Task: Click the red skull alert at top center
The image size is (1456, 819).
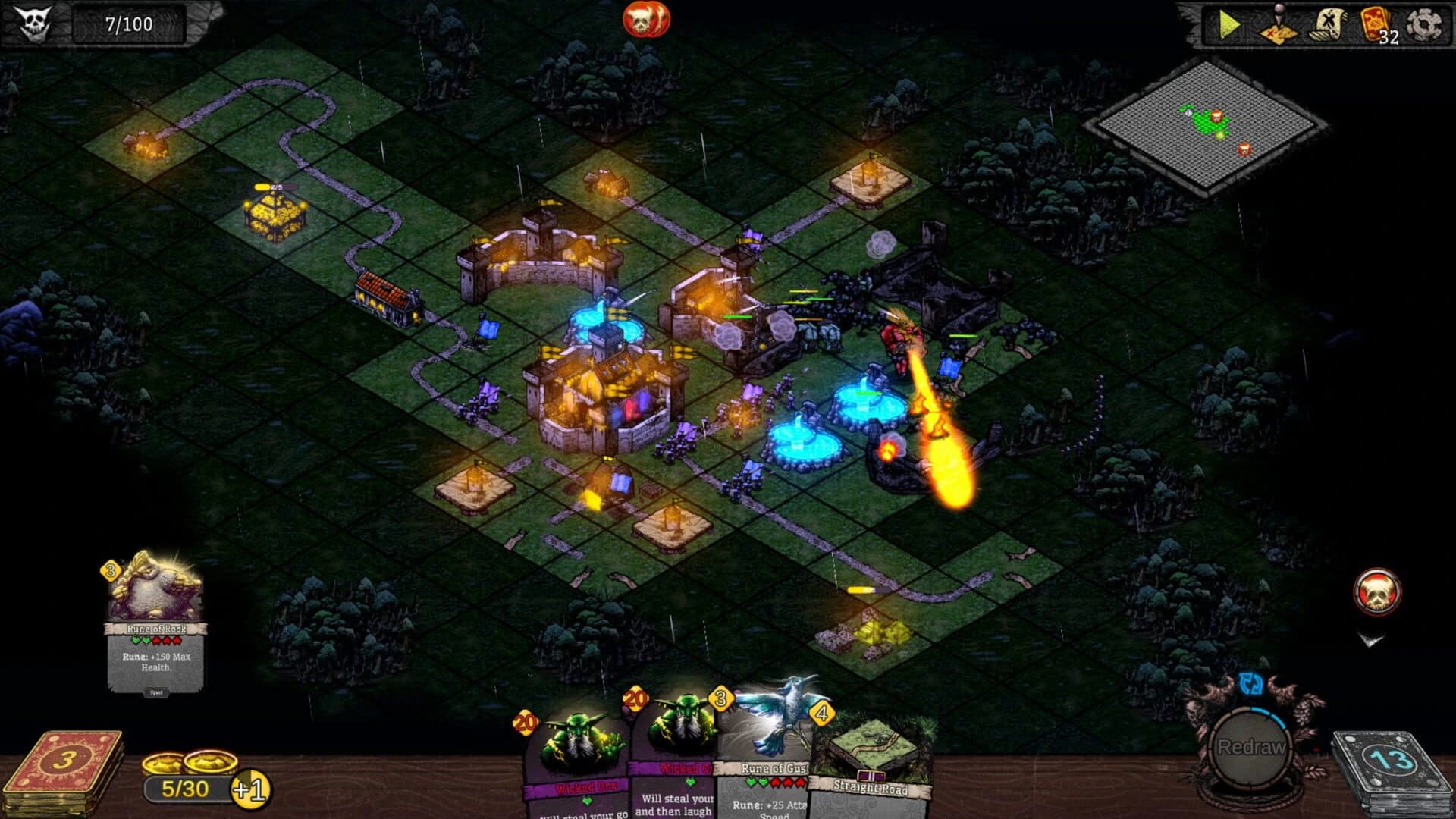Action: point(645,20)
